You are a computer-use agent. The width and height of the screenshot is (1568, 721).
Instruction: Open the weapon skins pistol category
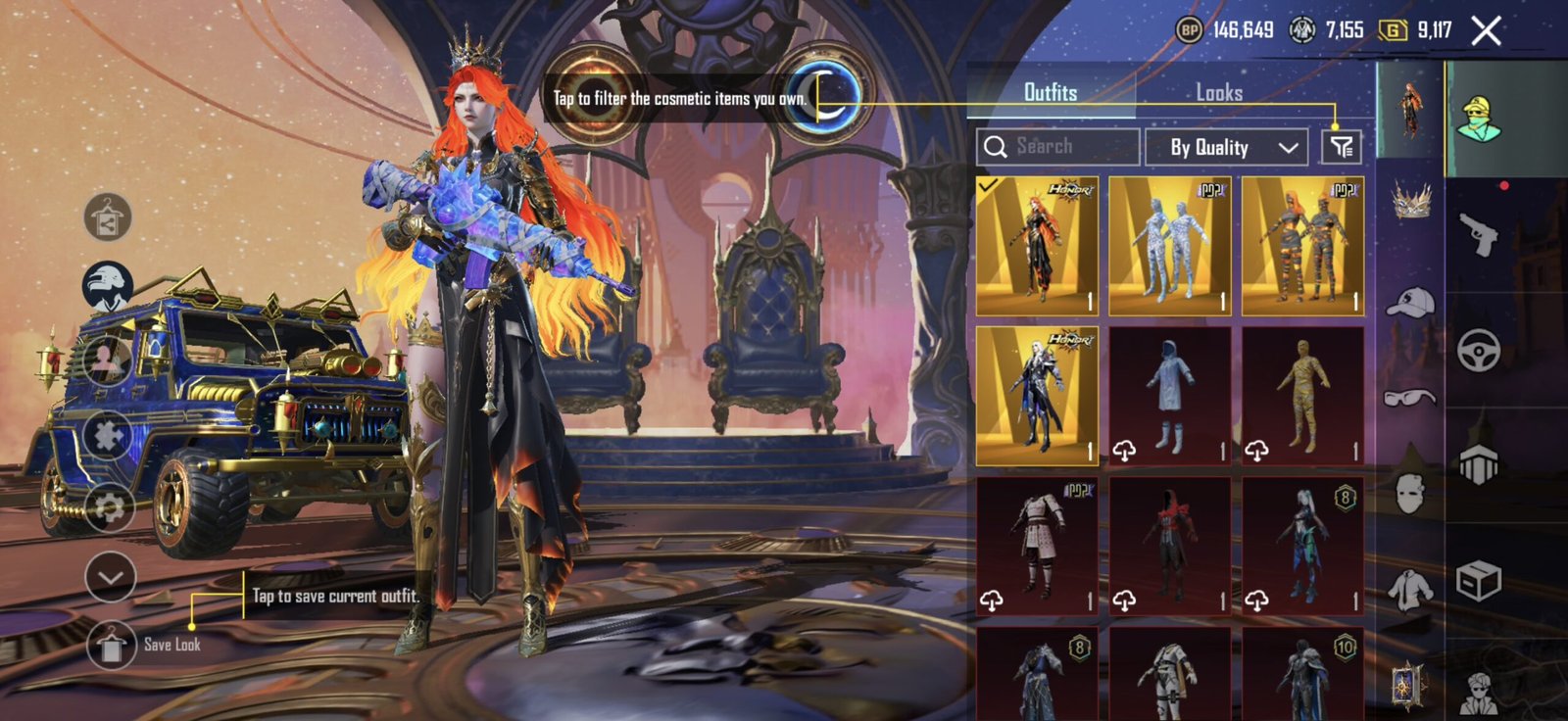tap(1478, 234)
